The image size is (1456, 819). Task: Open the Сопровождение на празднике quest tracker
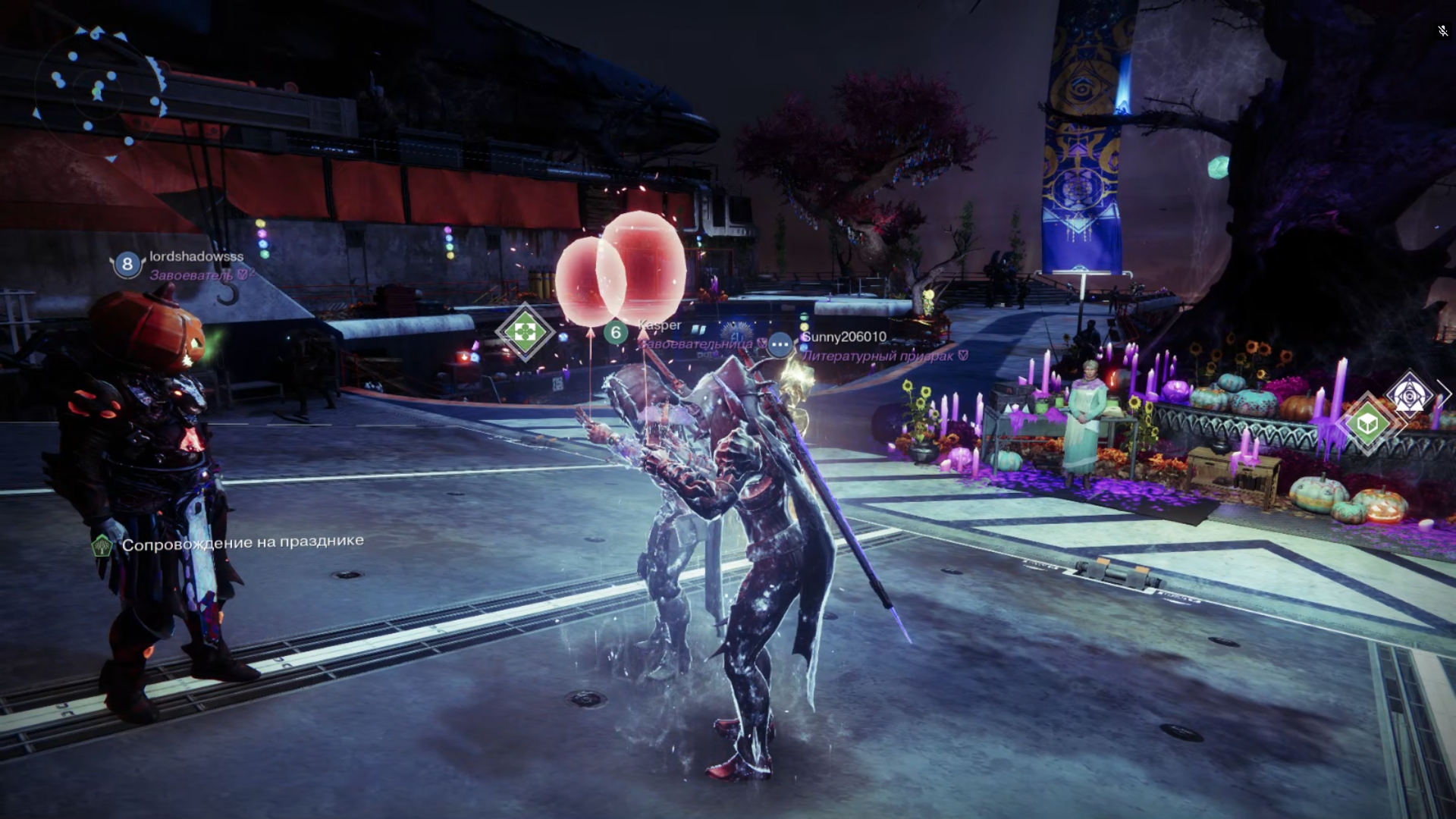point(242,542)
